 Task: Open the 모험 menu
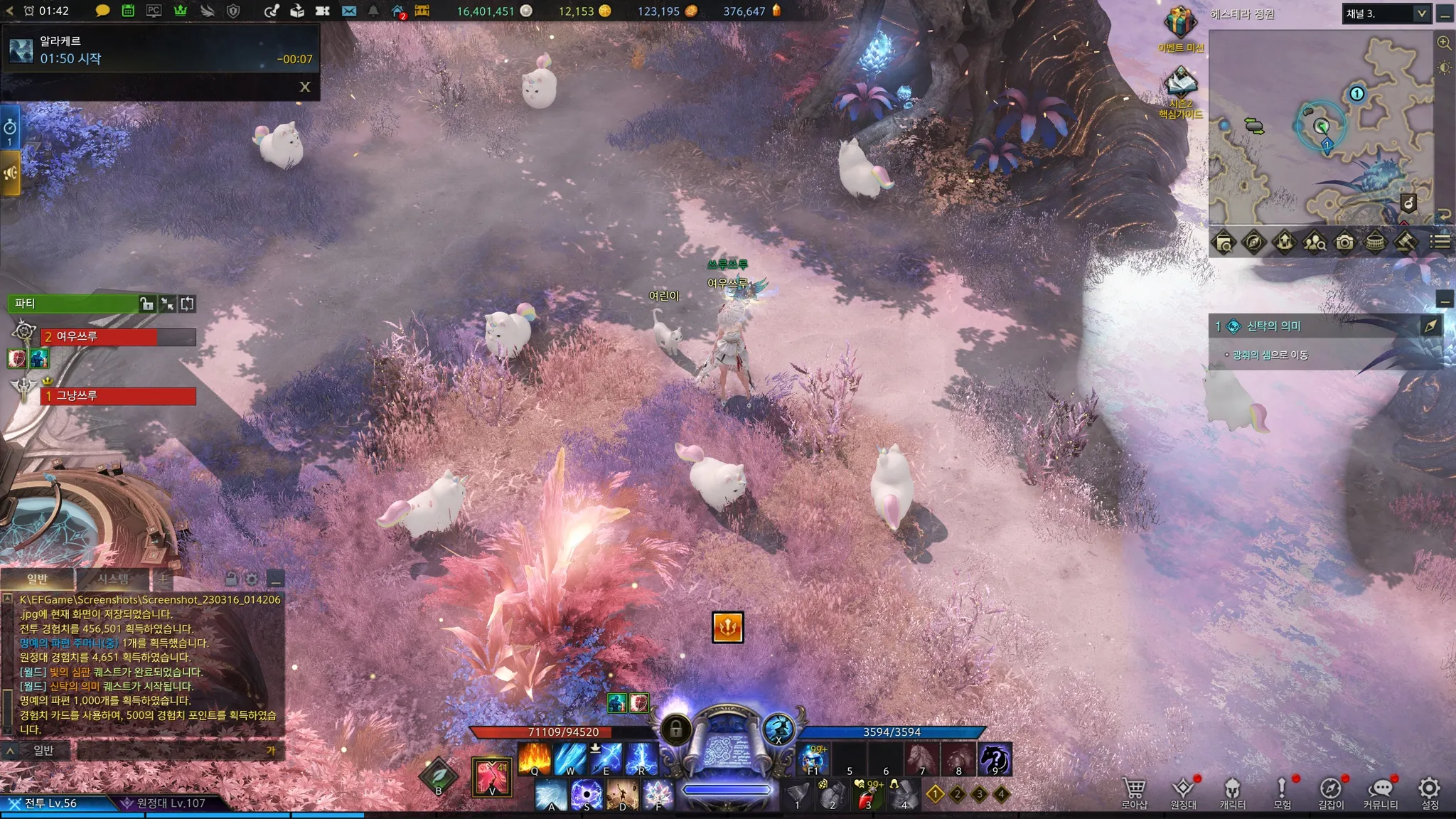[1282, 792]
